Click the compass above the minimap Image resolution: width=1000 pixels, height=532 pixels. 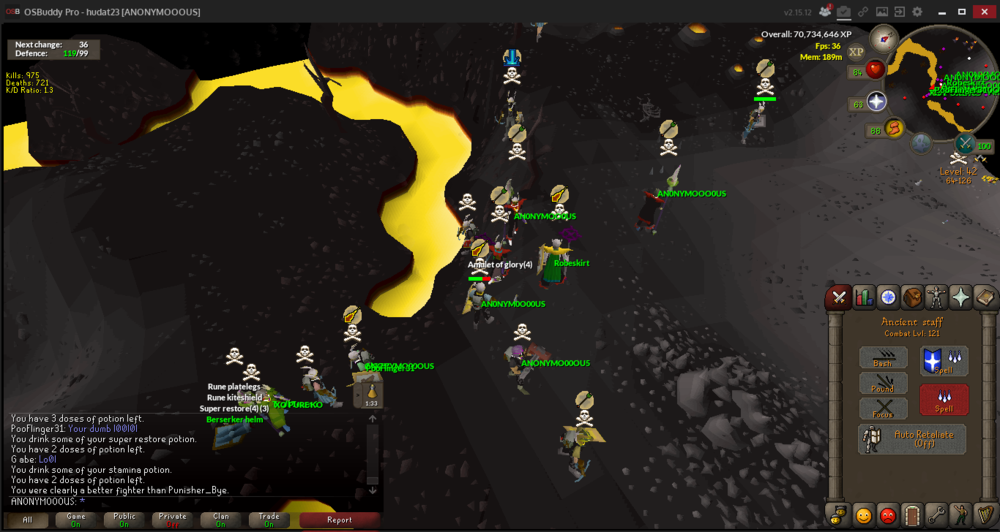[x=882, y=39]
